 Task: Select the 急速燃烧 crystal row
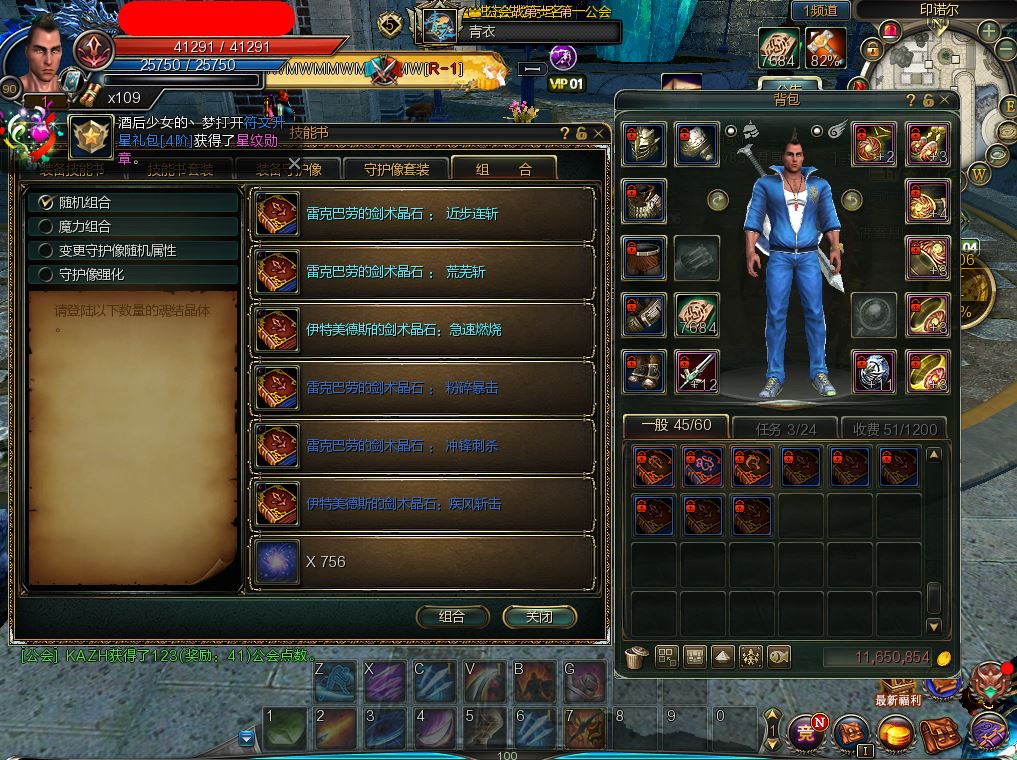tap(422, 329)
